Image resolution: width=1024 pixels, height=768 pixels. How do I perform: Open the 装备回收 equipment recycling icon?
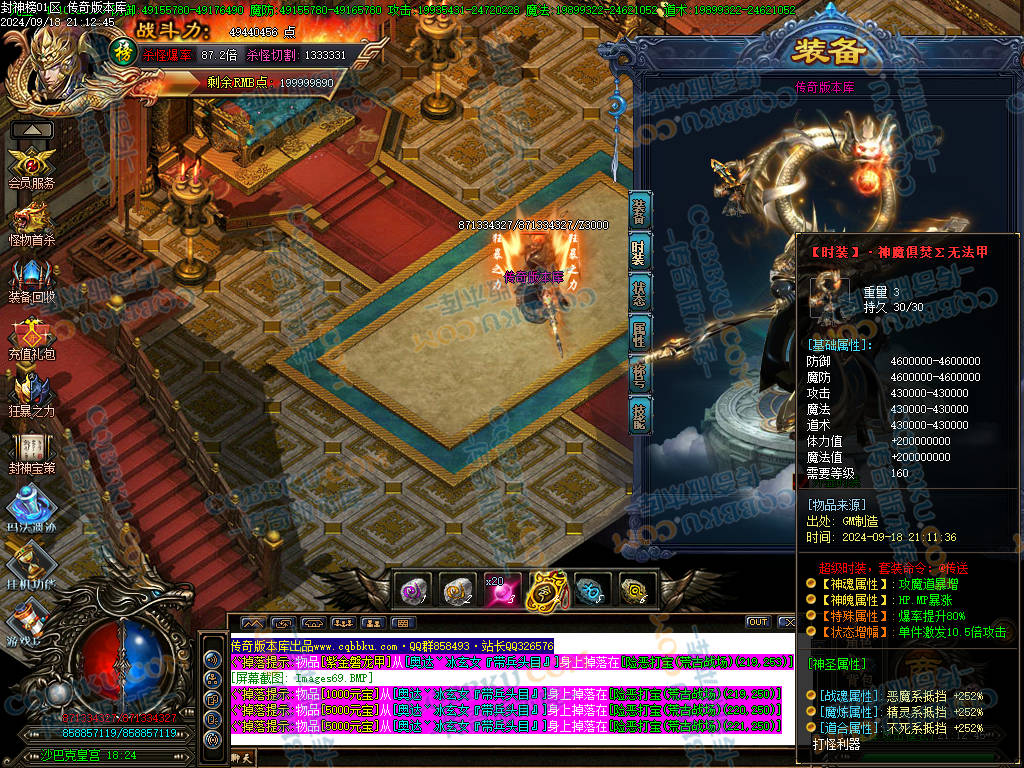(x=31, y=277)
